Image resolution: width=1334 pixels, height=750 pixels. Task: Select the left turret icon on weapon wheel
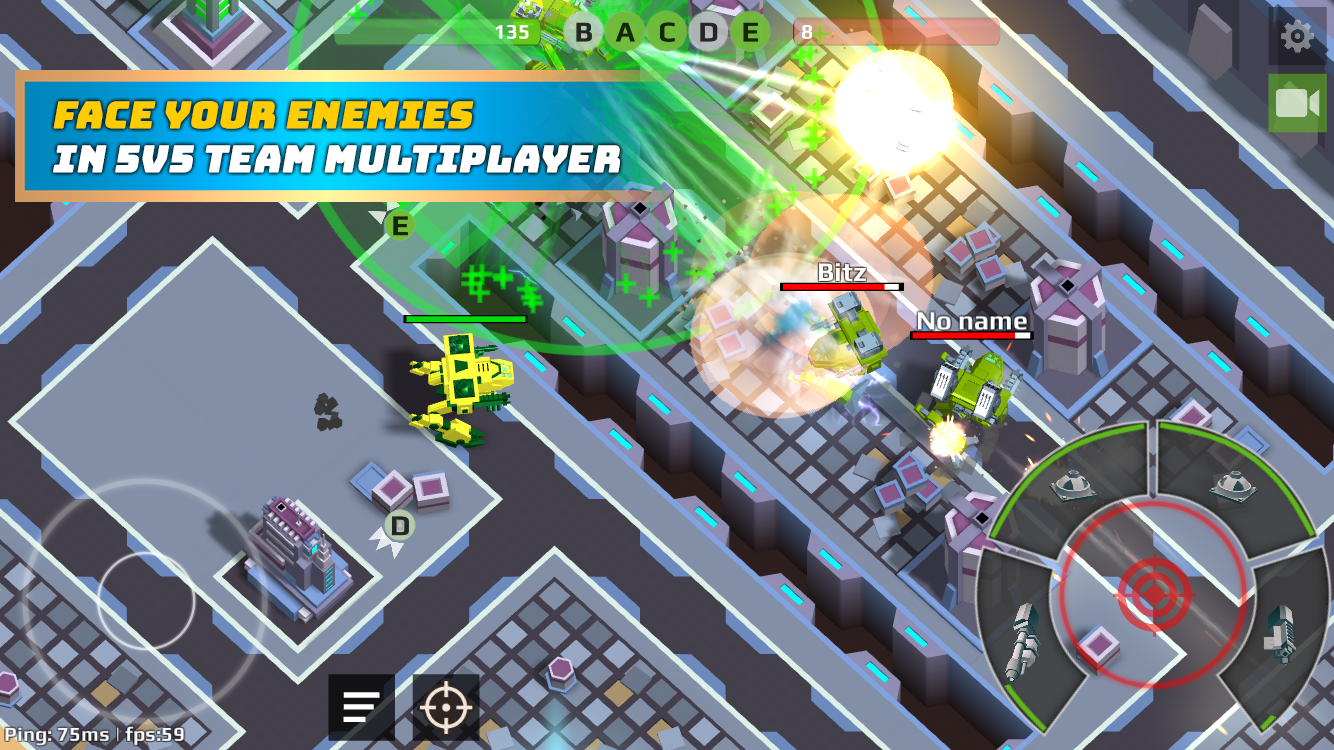coord(1073,483)
